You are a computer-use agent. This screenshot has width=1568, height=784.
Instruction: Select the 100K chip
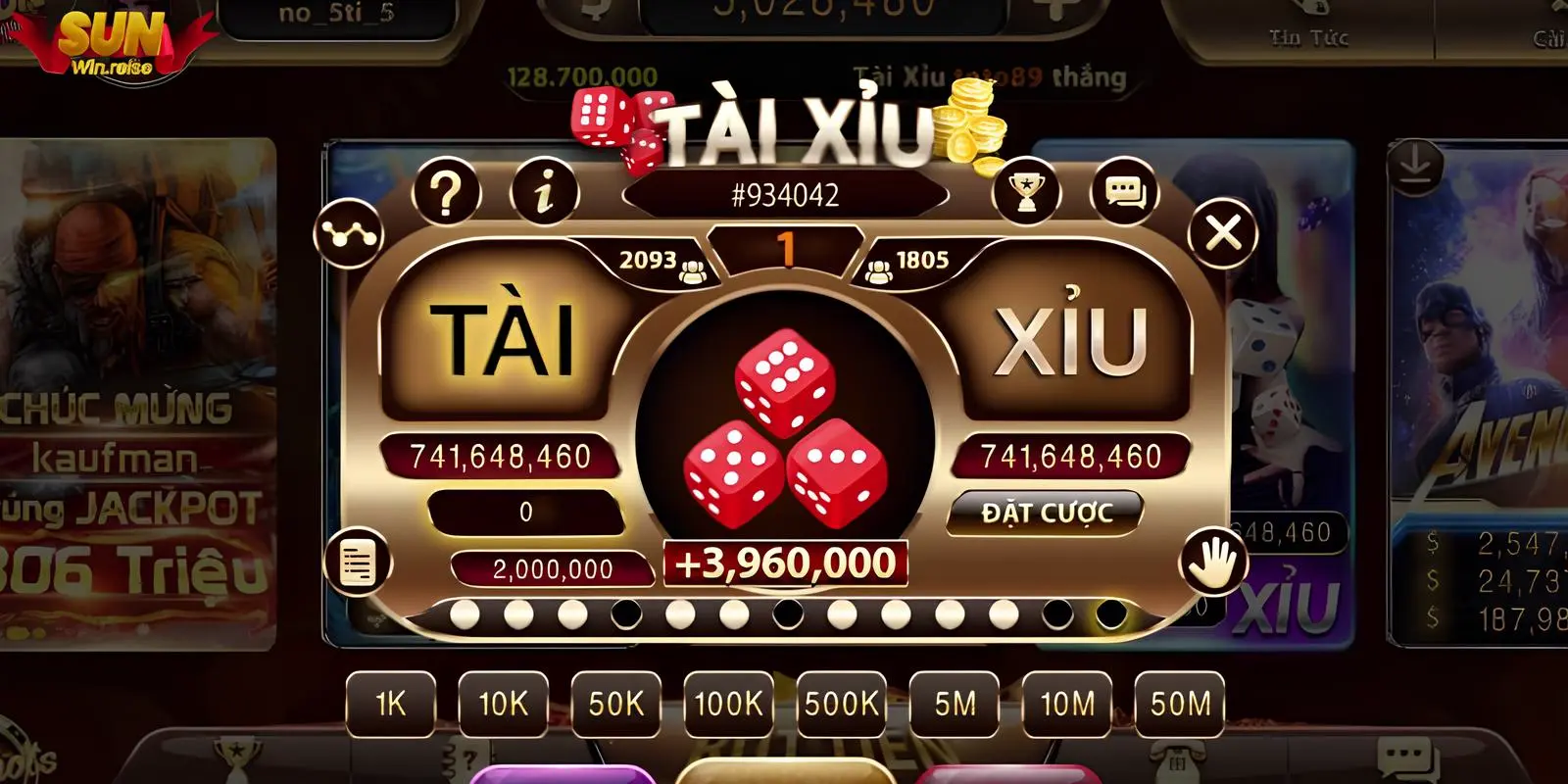click(x=728, y=704)
